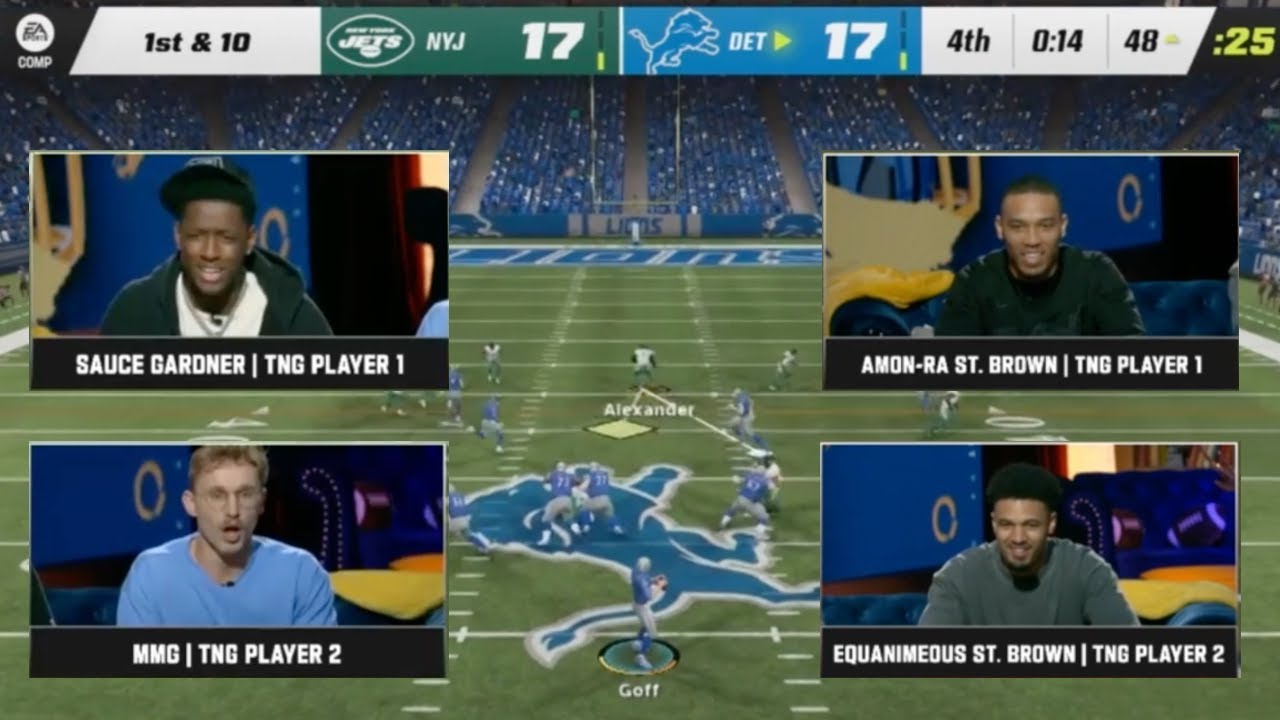The image size is (1280, 720).
Task: Toggle the :25 play clock
Action: click(1243, 40)
